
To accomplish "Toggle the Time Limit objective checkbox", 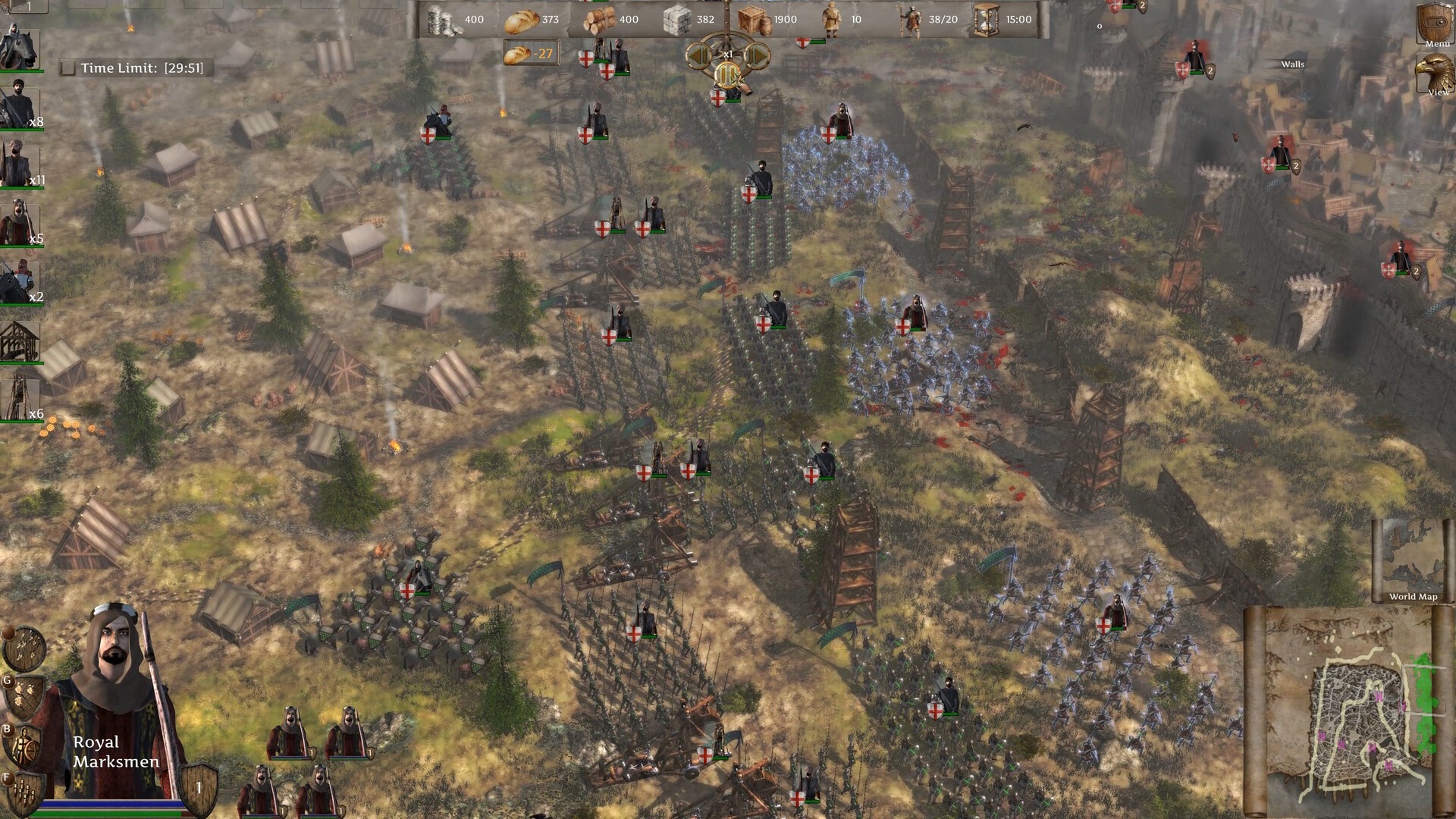I will point(67,68).
